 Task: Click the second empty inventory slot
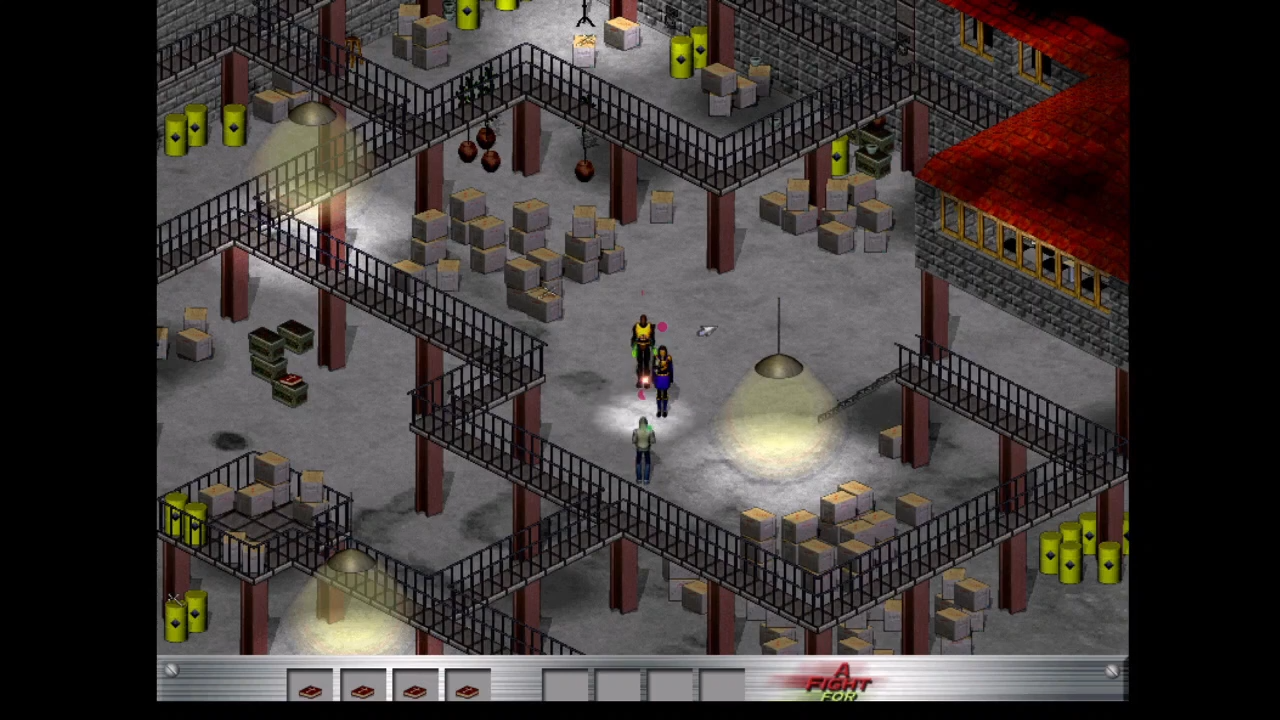pos(618,687)
